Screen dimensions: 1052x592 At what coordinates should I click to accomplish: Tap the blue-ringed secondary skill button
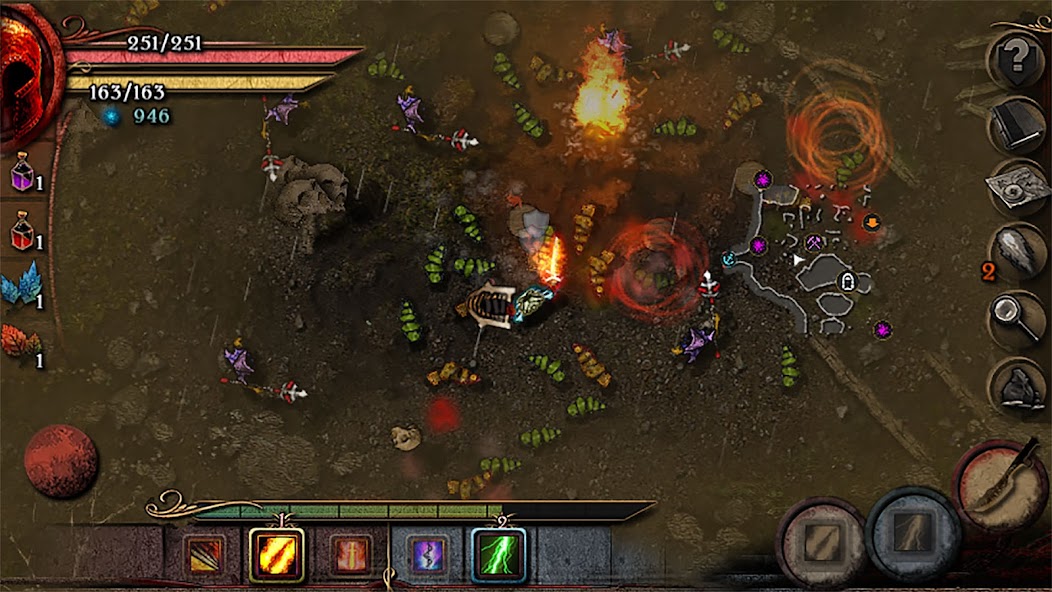[914, 535]
